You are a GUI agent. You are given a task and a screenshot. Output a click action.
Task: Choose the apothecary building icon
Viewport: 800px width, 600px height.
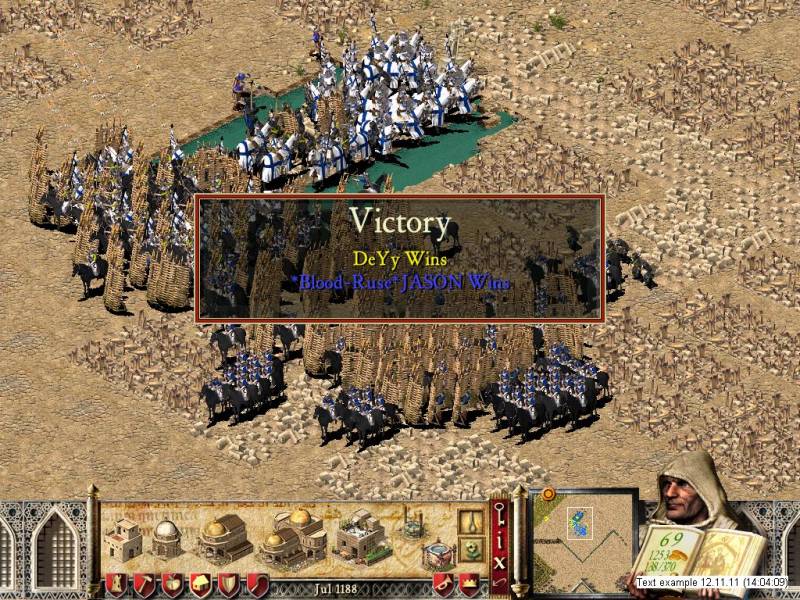(360, 537)
